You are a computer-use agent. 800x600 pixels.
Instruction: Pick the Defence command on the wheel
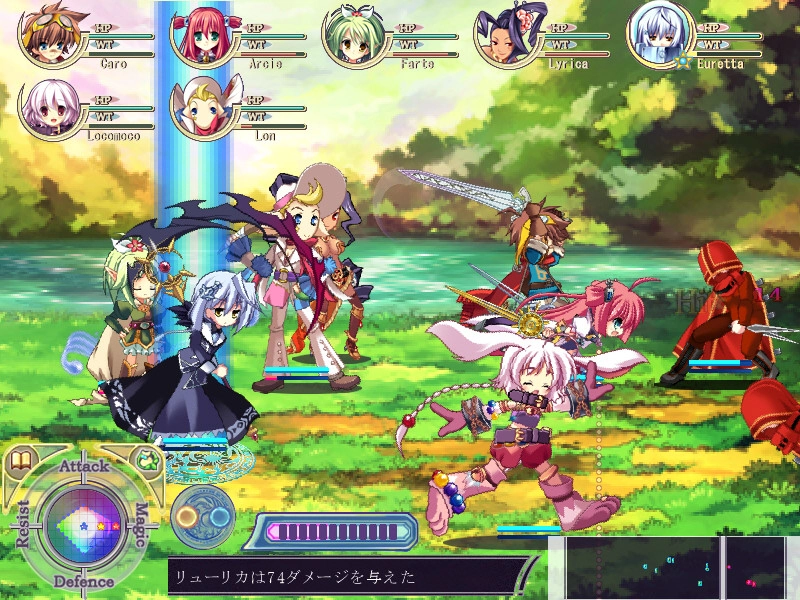coord(84,581)
